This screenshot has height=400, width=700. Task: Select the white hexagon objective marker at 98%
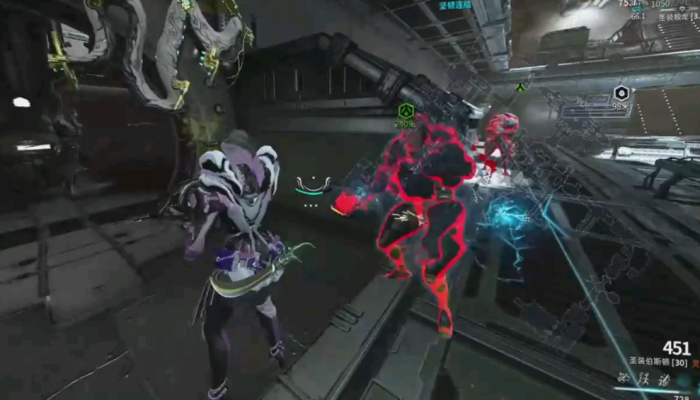tap(620, 93)
